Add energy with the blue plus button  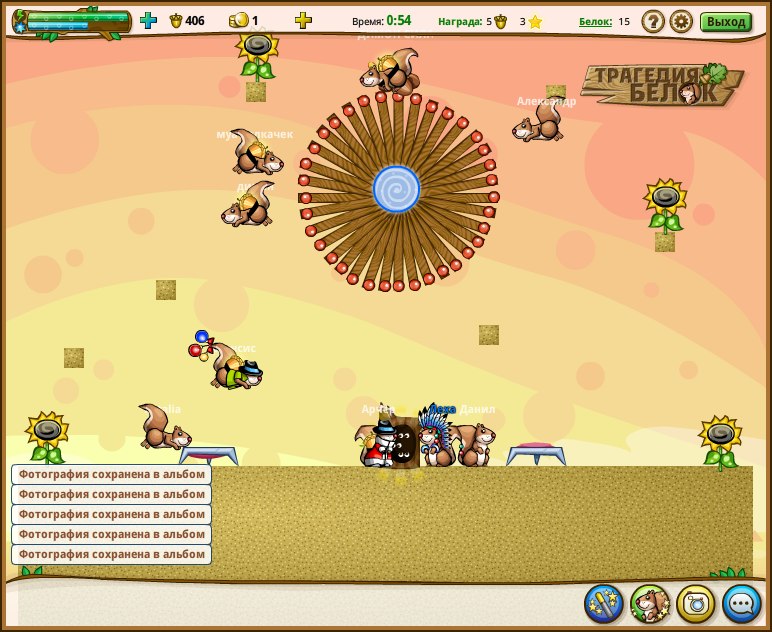pos(148,20)
